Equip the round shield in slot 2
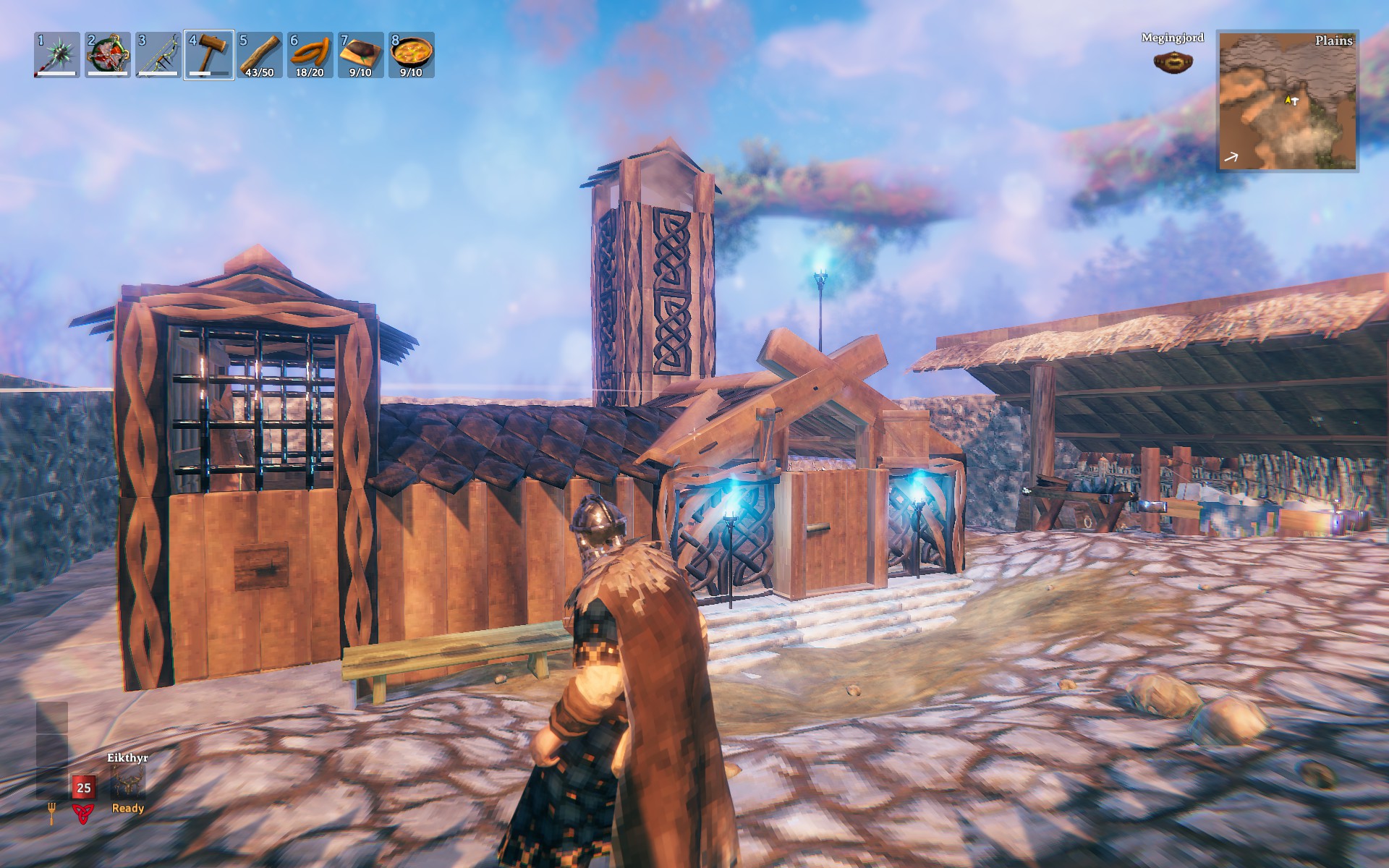Image resolution: width=1389 pixels, height=868 pixels. [108, 55]
